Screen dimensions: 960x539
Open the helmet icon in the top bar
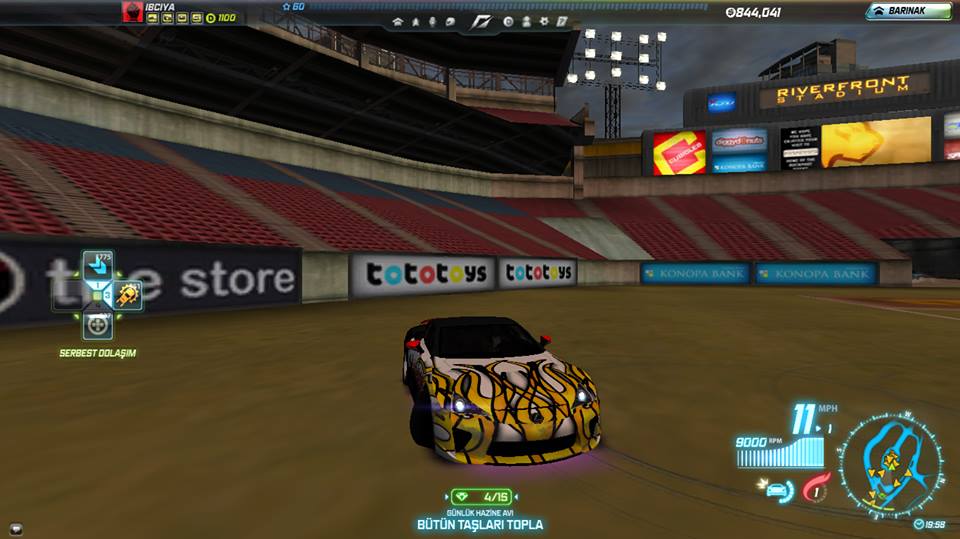click(450, 21)
